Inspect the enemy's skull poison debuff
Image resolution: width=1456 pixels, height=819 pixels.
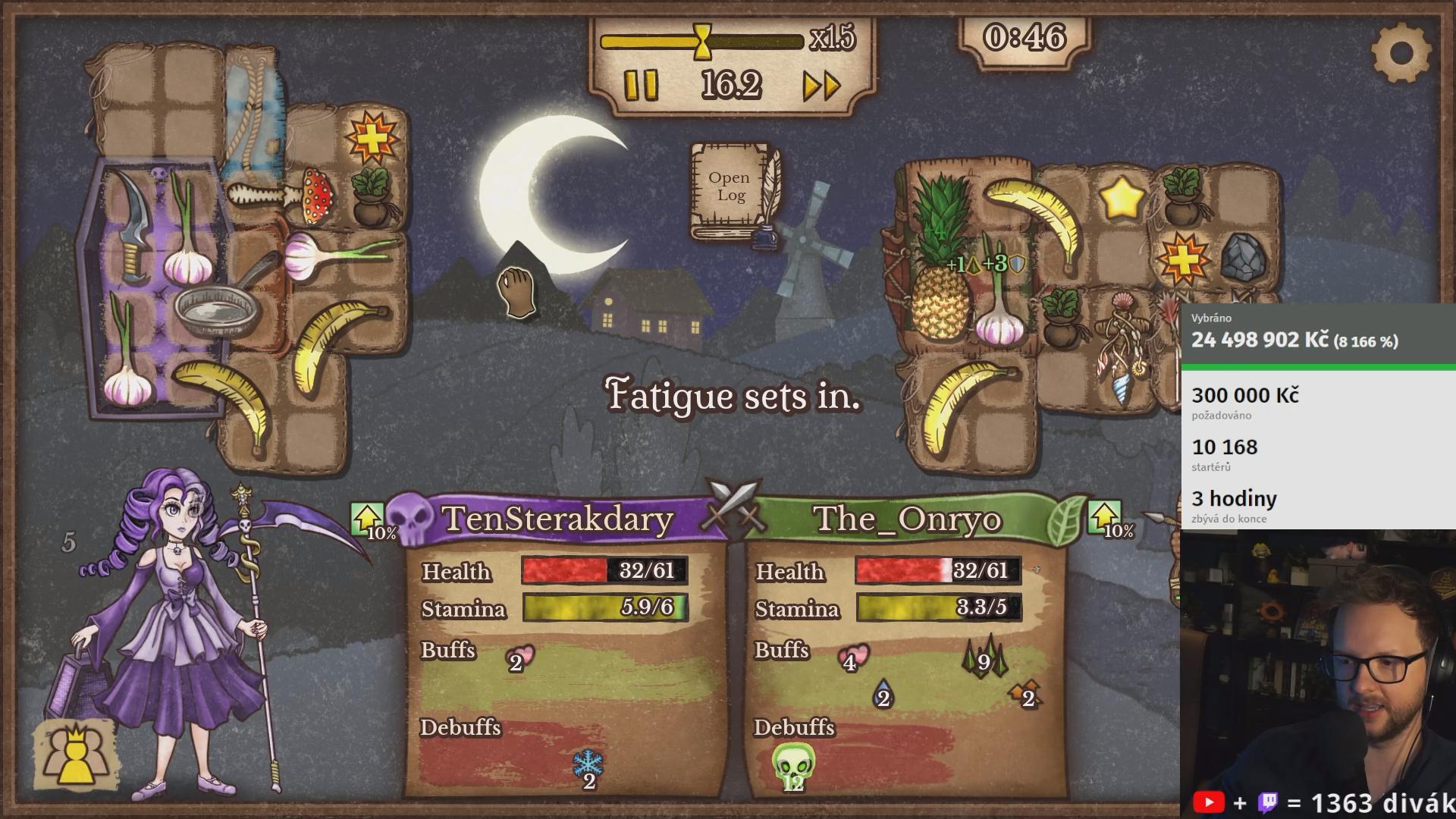pos(793,764)
